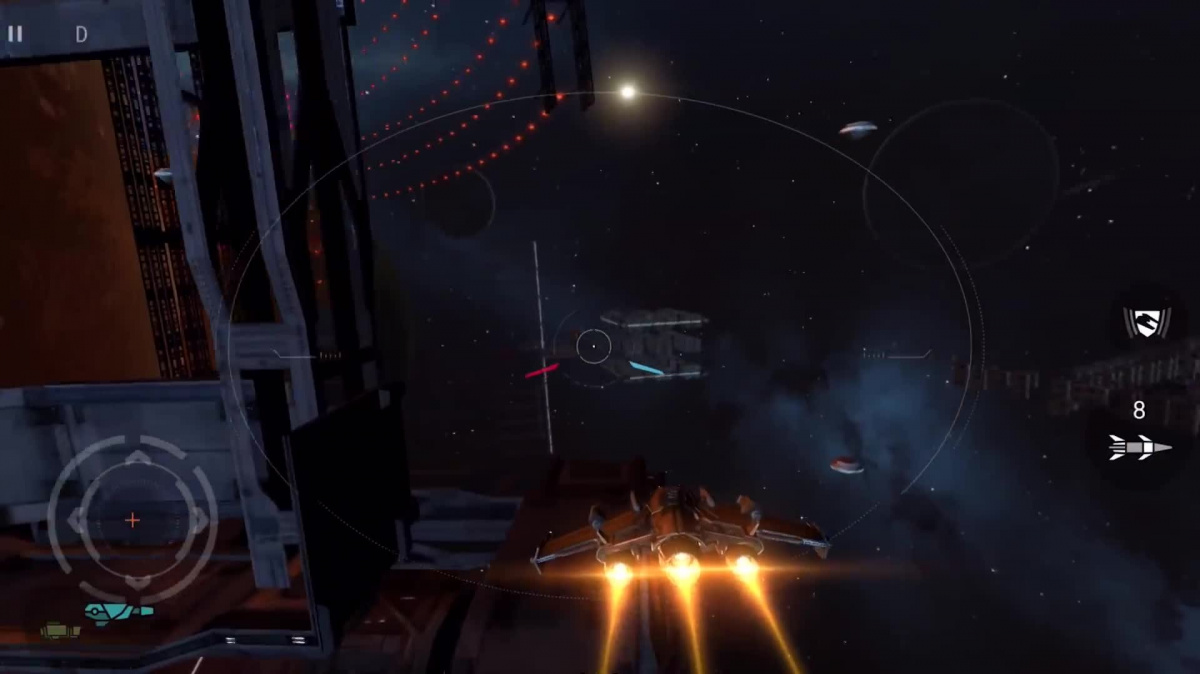Select the teal ship status icon
This screenshot has width=1200, height=674.
118,610
